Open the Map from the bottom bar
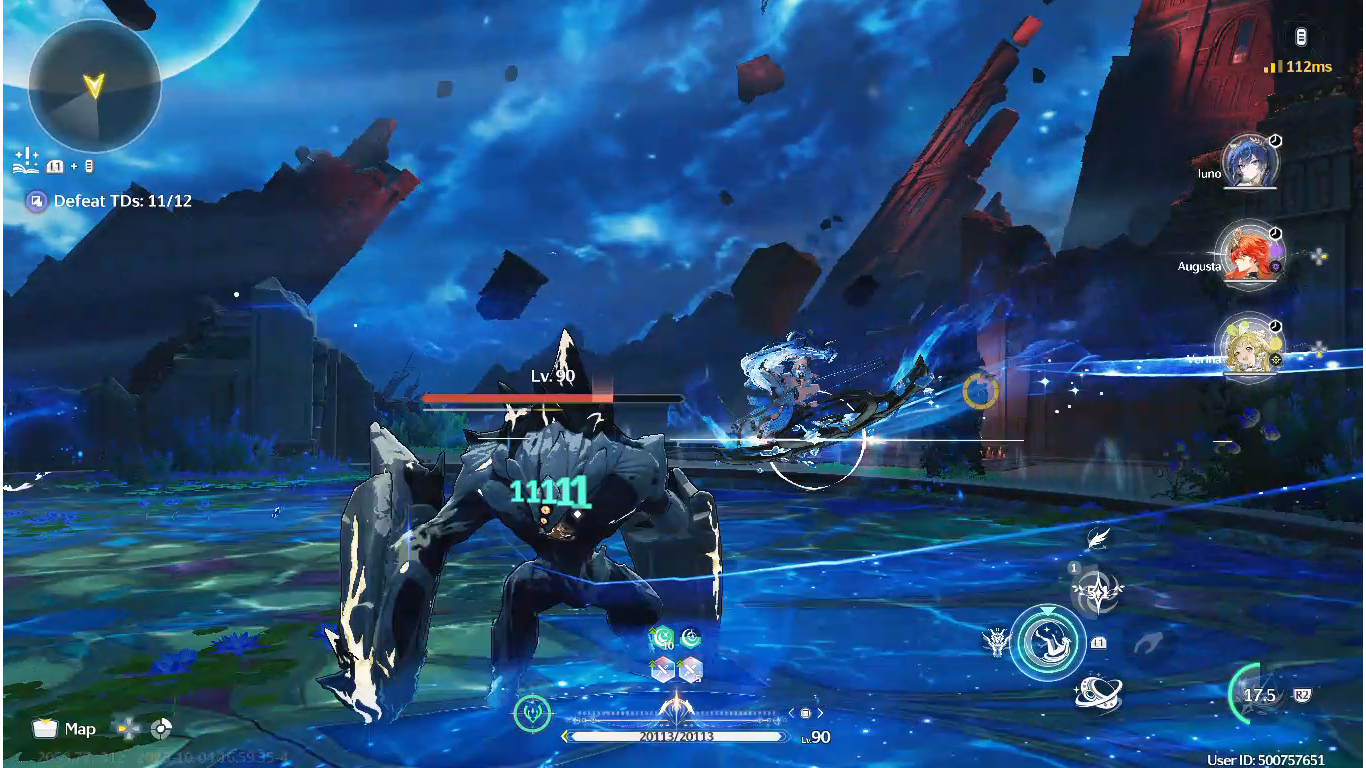 point(64,729)
